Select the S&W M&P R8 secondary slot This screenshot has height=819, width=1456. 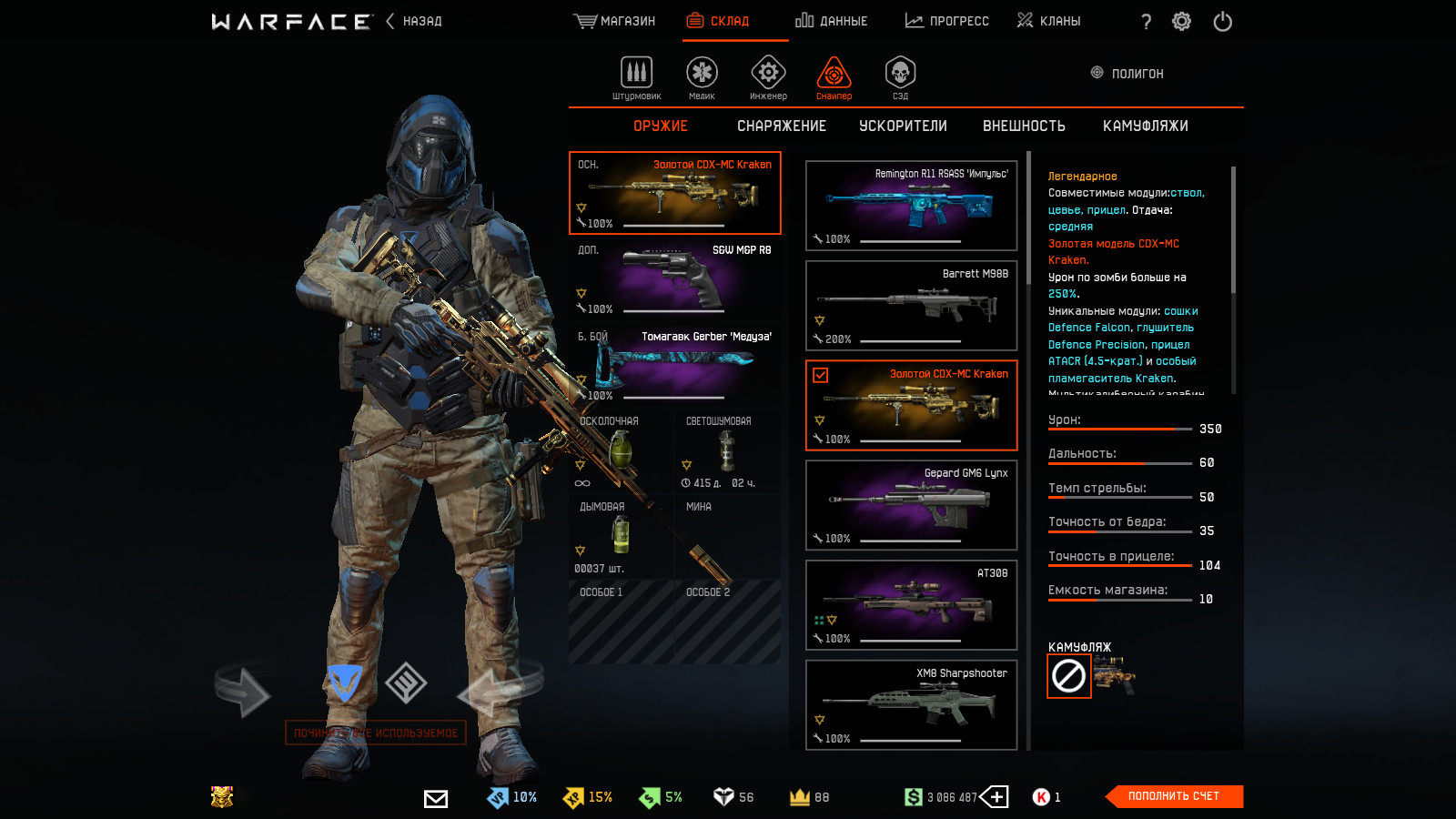point(674,279)
